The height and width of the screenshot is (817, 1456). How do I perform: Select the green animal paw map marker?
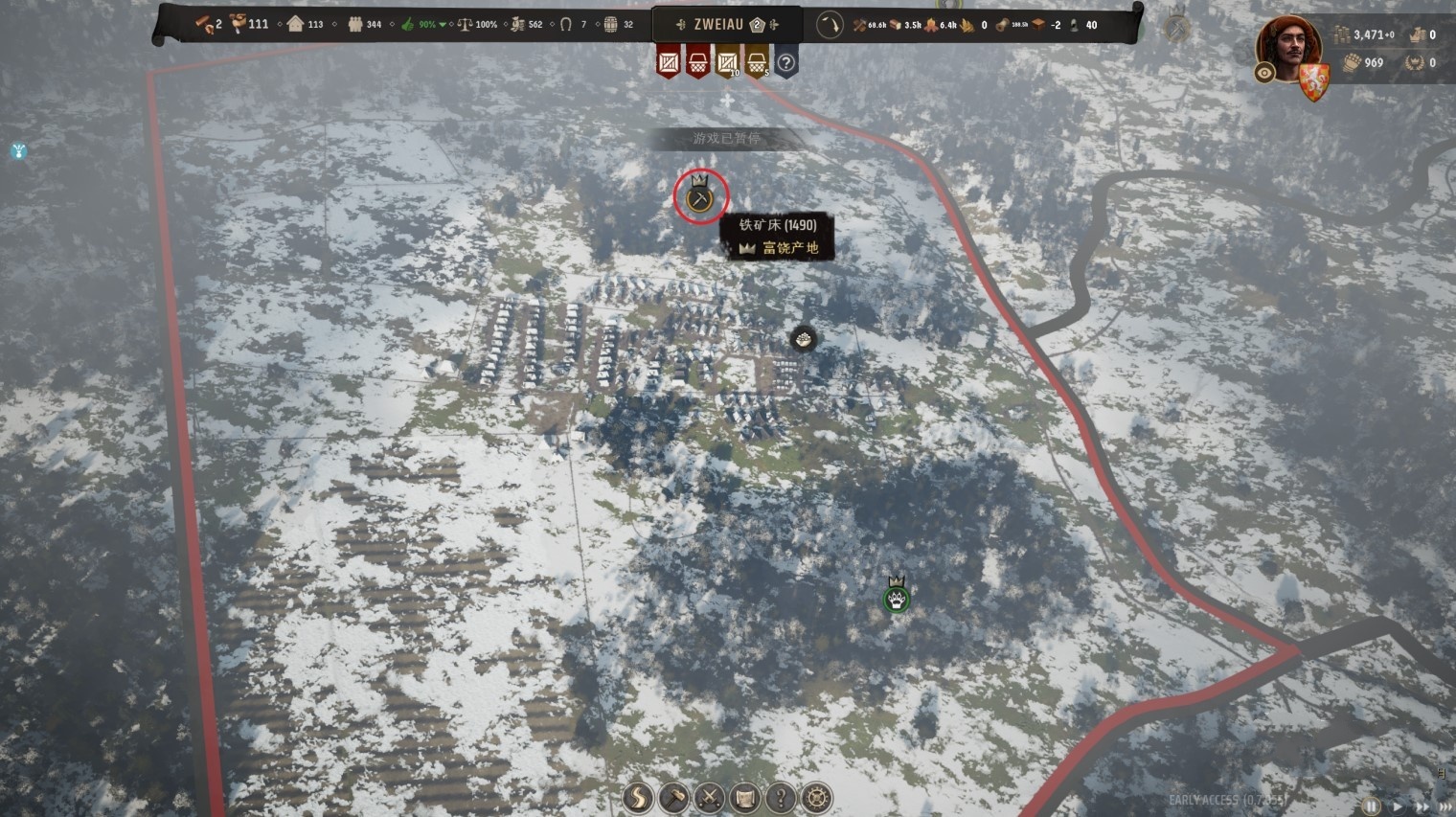pos(897,600)
